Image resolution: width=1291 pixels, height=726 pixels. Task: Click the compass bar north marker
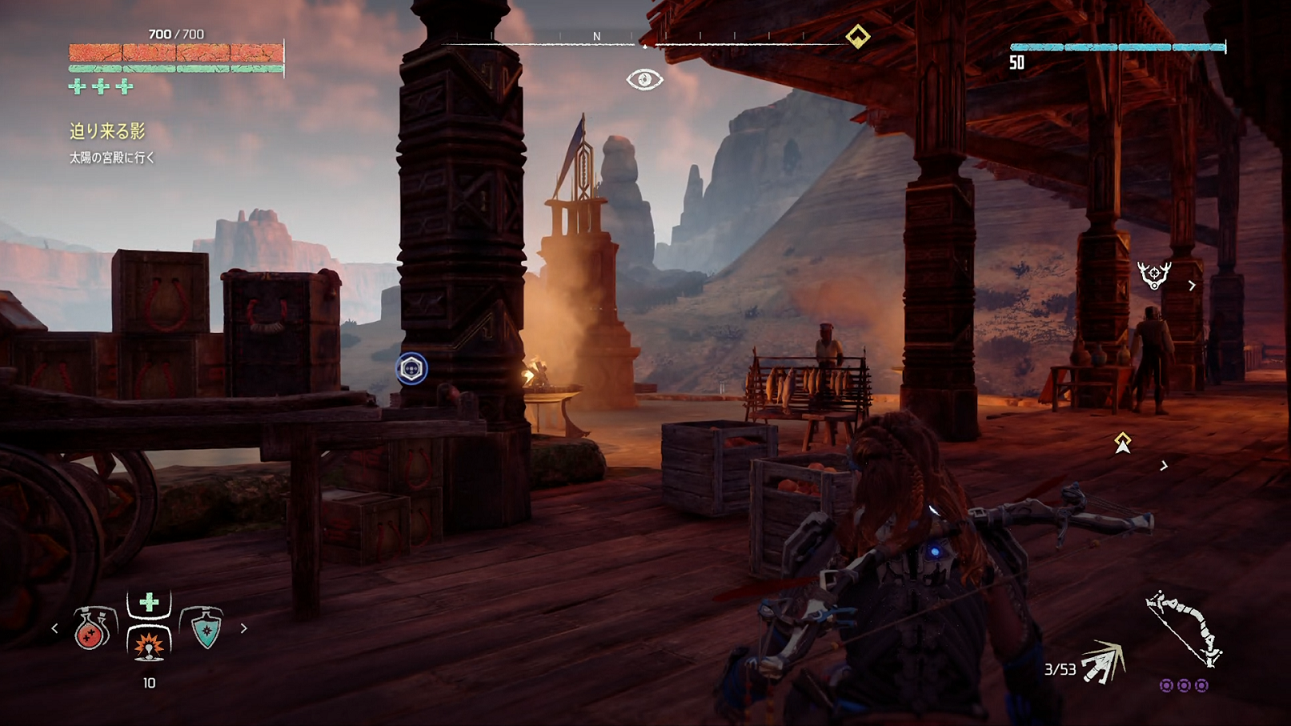pyautogui.click(x=597, y=37)
